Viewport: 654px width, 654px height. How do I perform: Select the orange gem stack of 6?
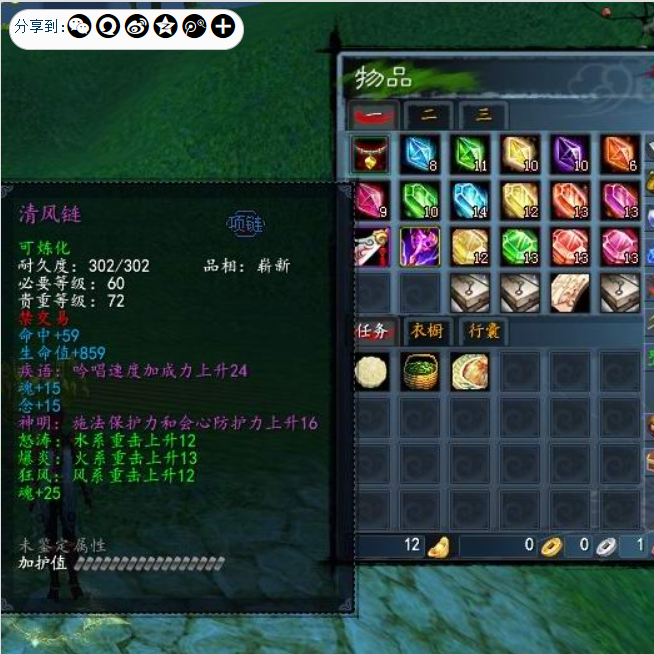(620, 154)
